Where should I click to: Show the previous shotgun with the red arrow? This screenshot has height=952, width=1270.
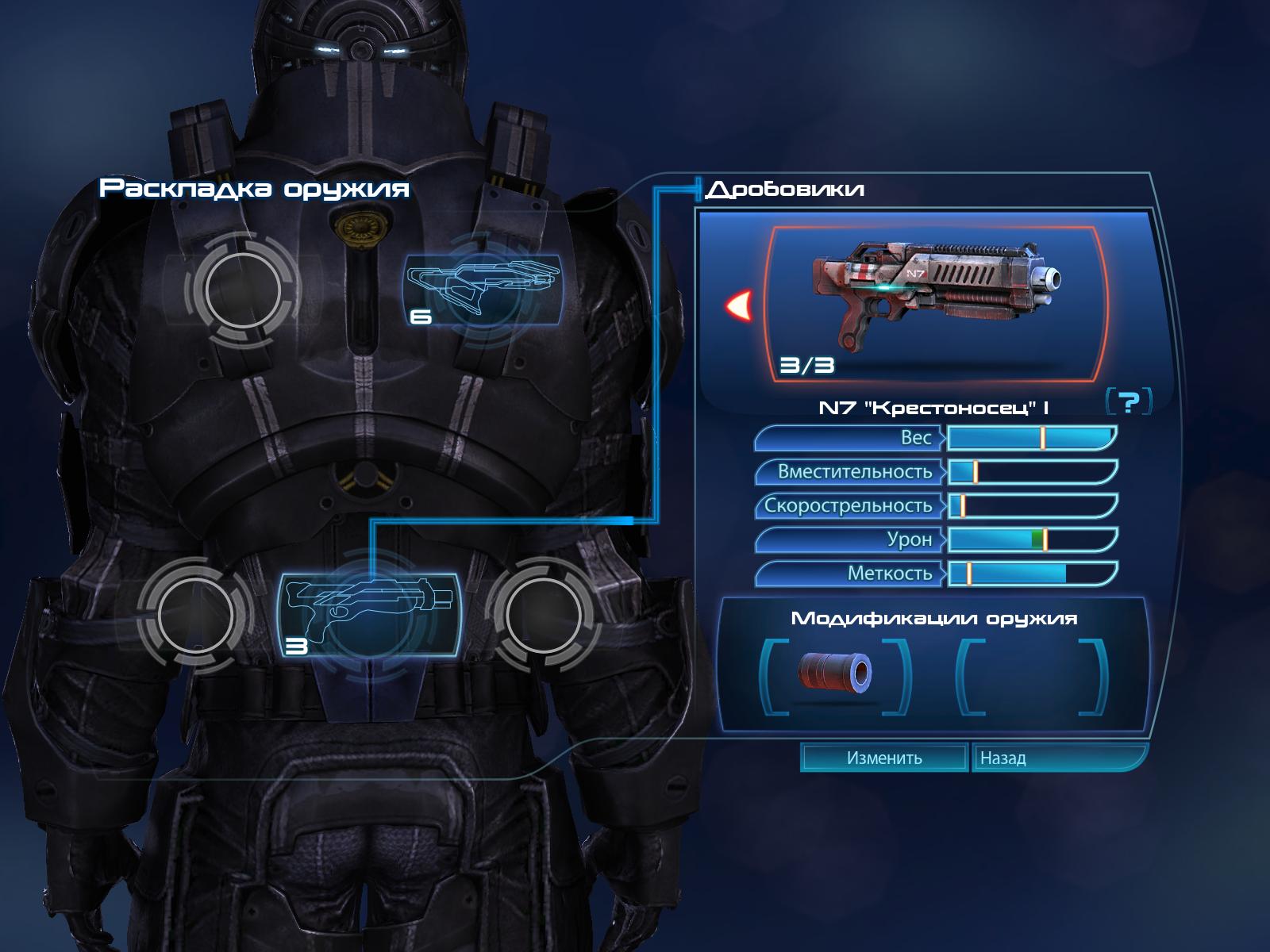[x=740, y=305]
